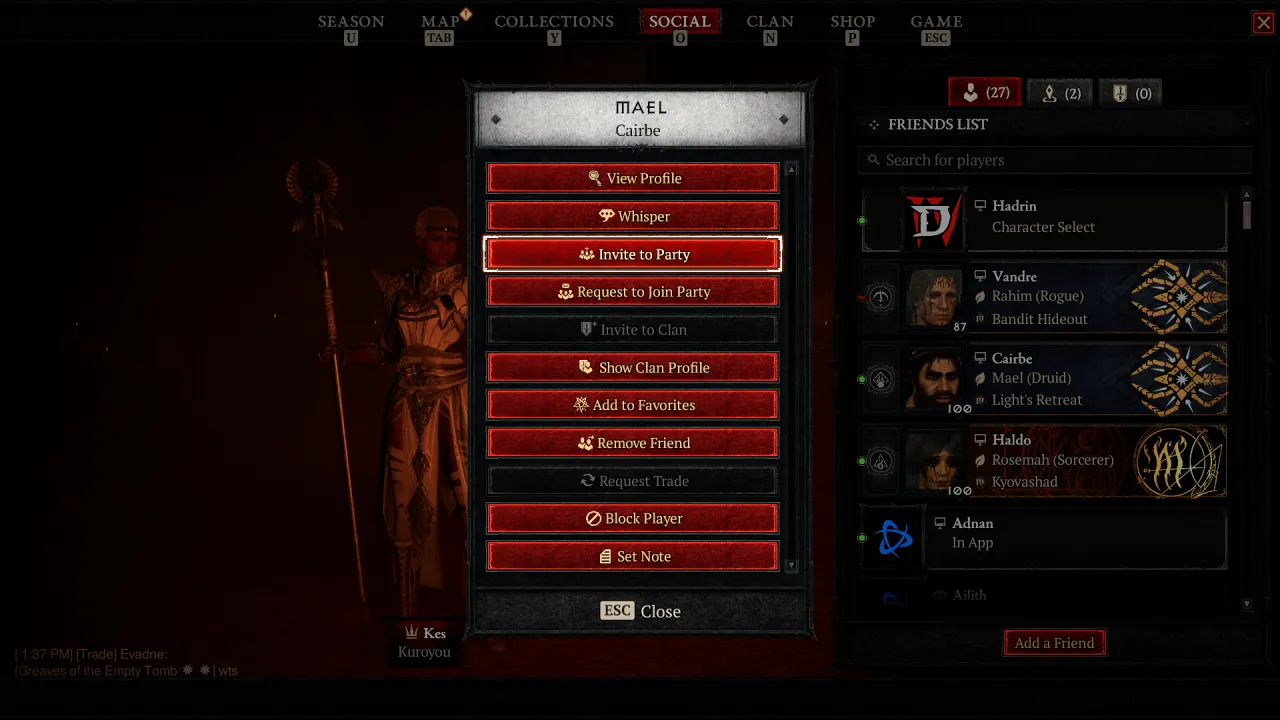
Task: Click Cairbe's clan crest emblem
Action: tap(1180, 379)
